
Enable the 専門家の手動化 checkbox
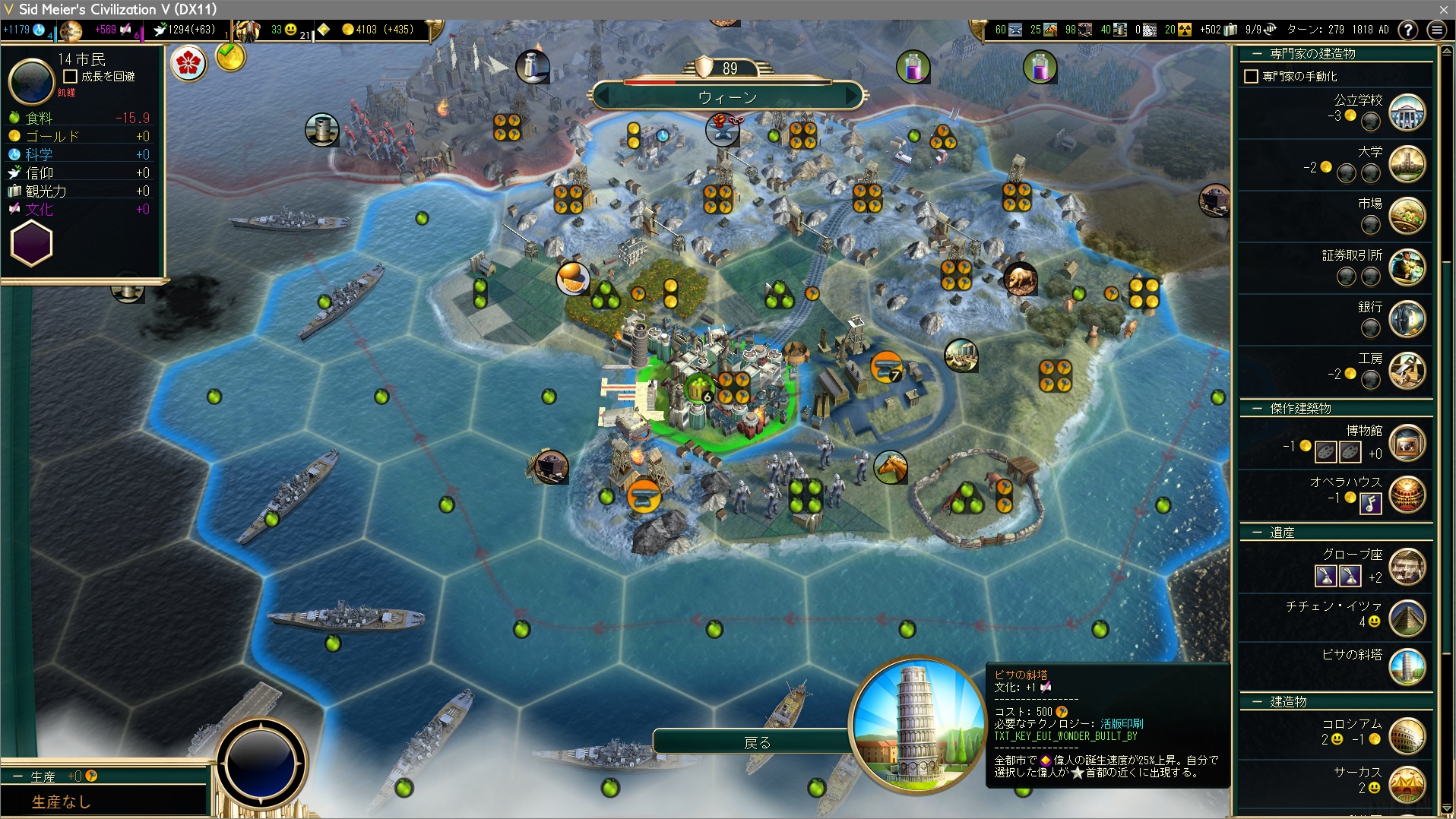point(1251,77)
